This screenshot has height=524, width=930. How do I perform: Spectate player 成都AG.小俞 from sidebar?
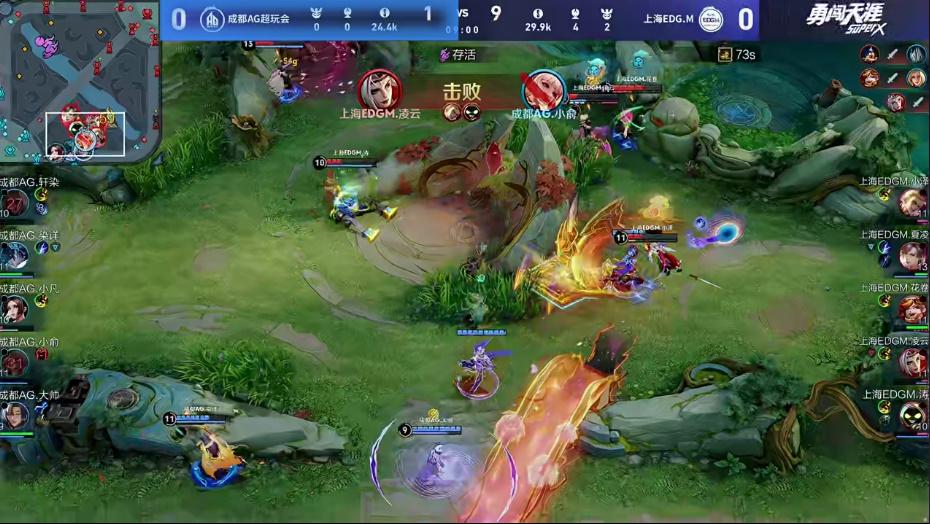pos(15,362)
